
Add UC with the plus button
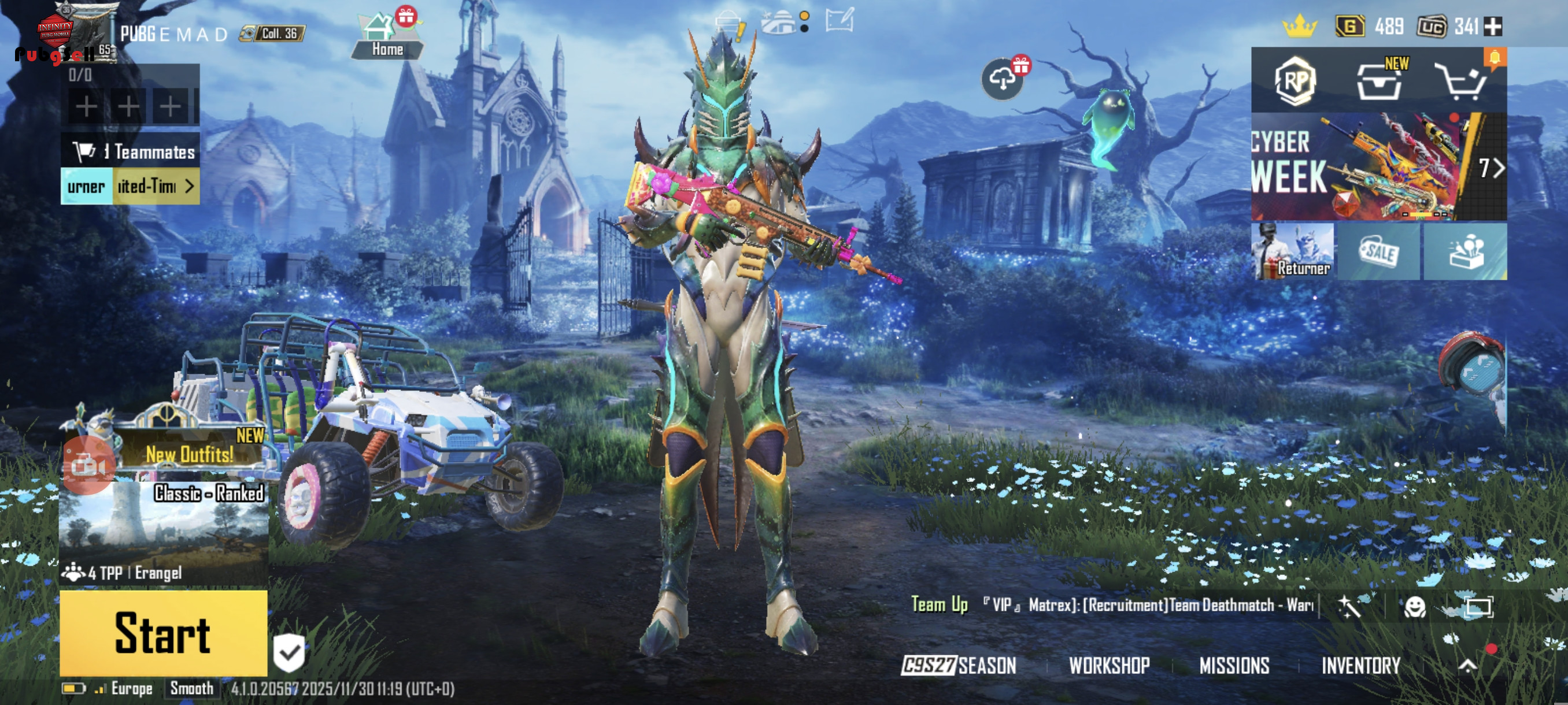pos(1493,27)
